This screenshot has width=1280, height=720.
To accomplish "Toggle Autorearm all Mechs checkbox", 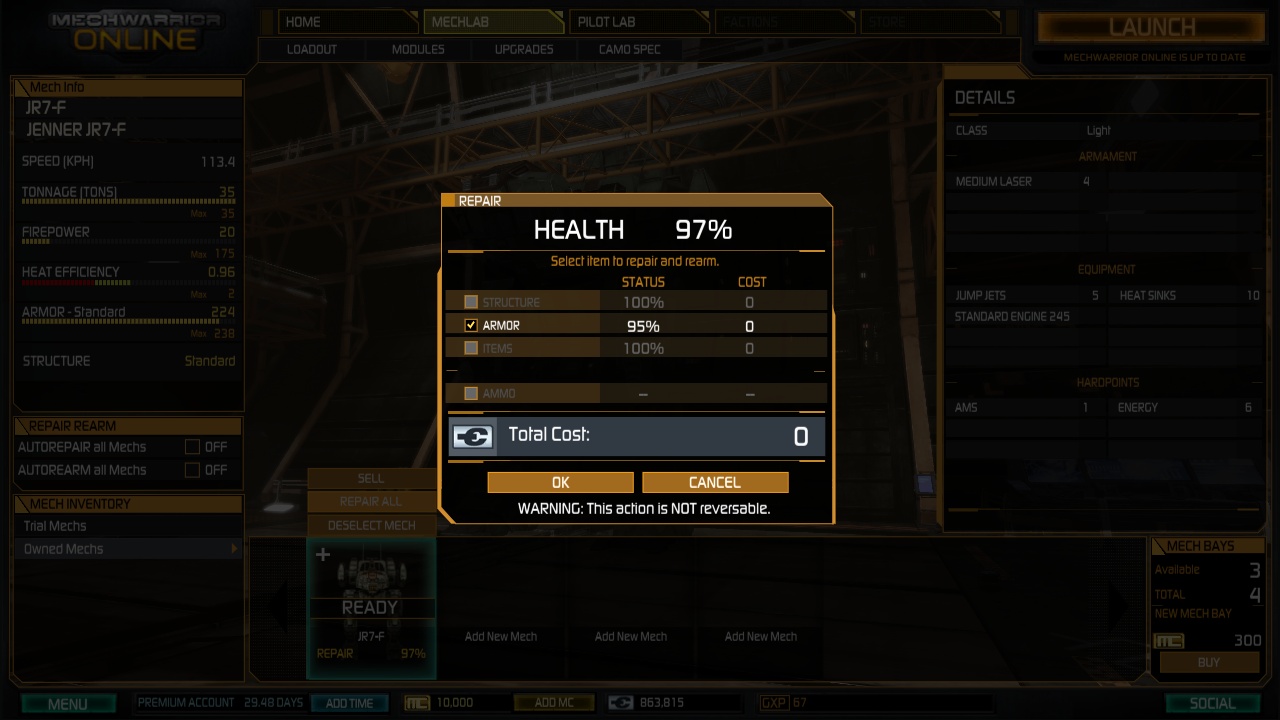I will (192, 470).
